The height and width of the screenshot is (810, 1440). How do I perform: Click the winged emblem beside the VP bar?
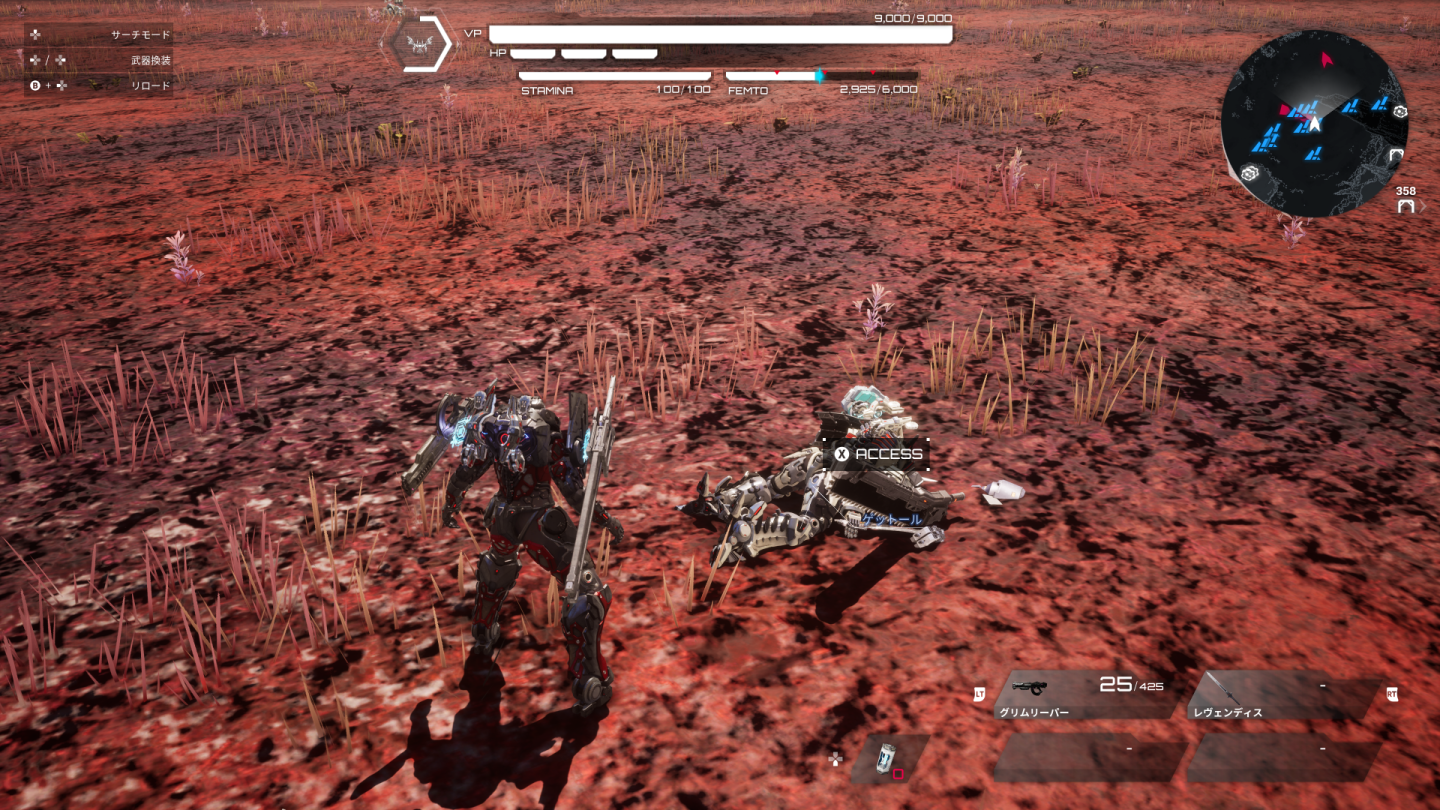[x=420, y=44]
